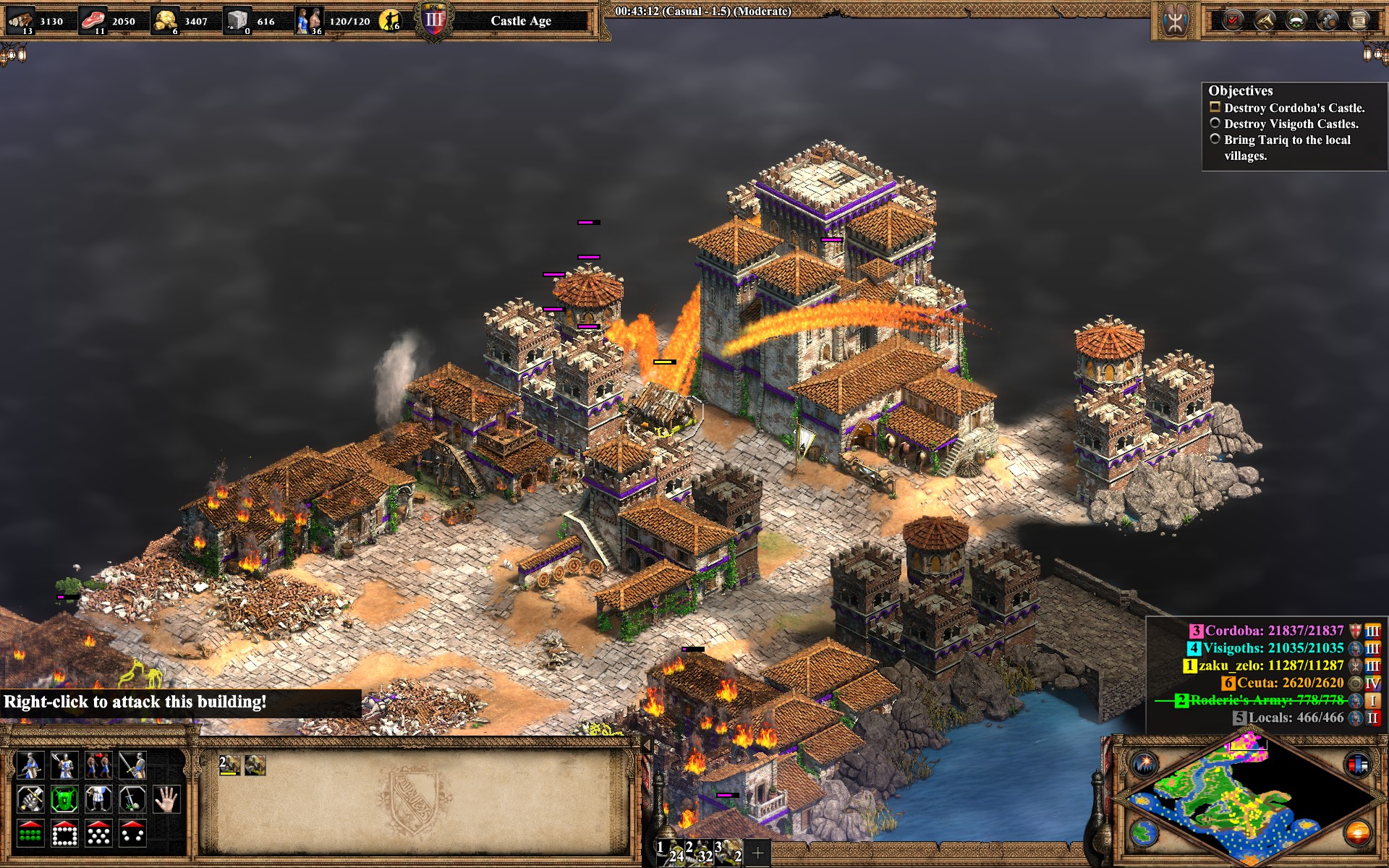Click the civilization shield emblem
This screenshot has width=1389, height=868.
point(1175,20)
